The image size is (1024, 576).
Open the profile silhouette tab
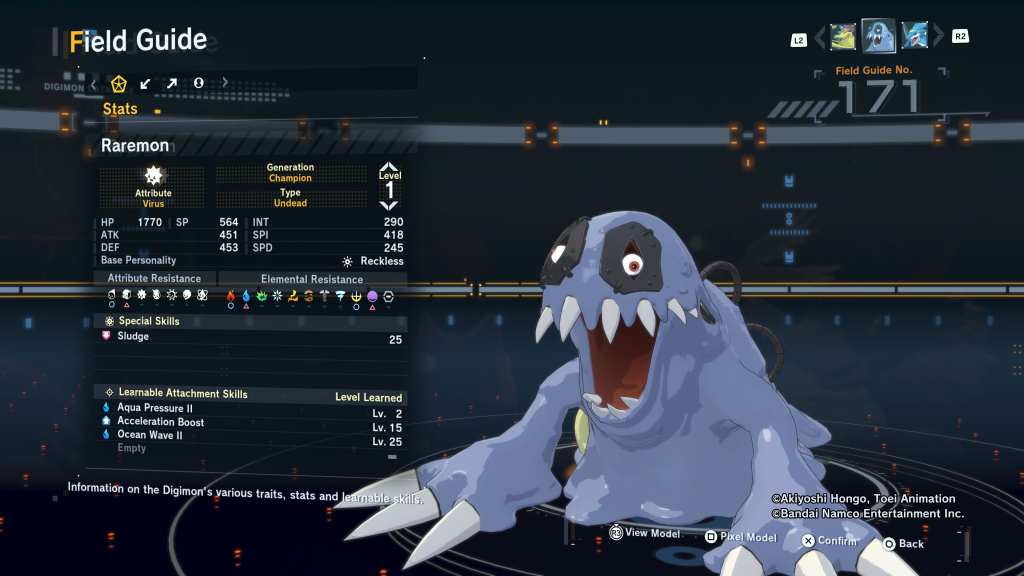pyautogui.click(x=198, y=83)
